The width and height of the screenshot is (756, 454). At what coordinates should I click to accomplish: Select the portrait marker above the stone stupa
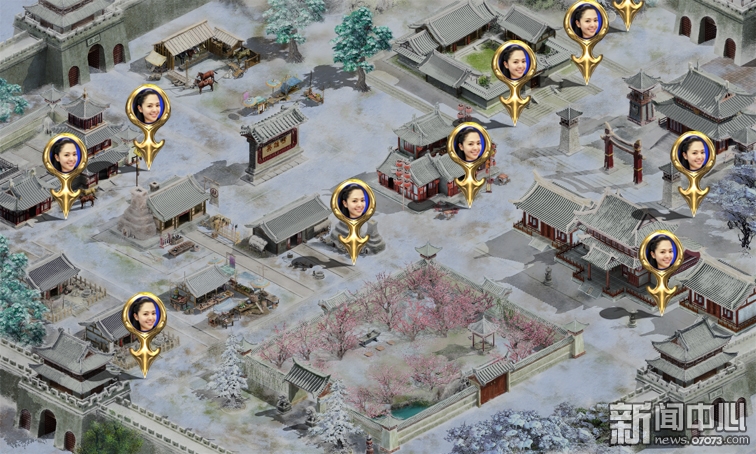148,108
